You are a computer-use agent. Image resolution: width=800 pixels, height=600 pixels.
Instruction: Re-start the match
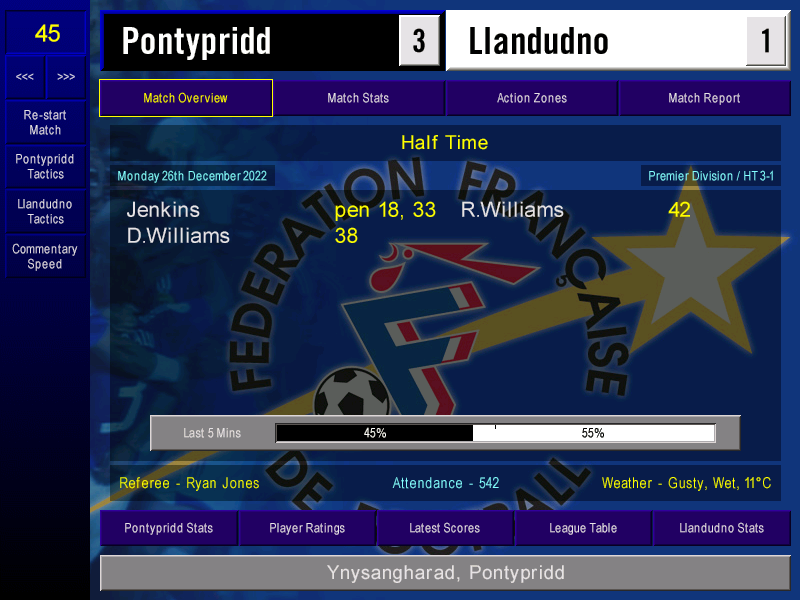pyautogui.click(x=45, y=123)
